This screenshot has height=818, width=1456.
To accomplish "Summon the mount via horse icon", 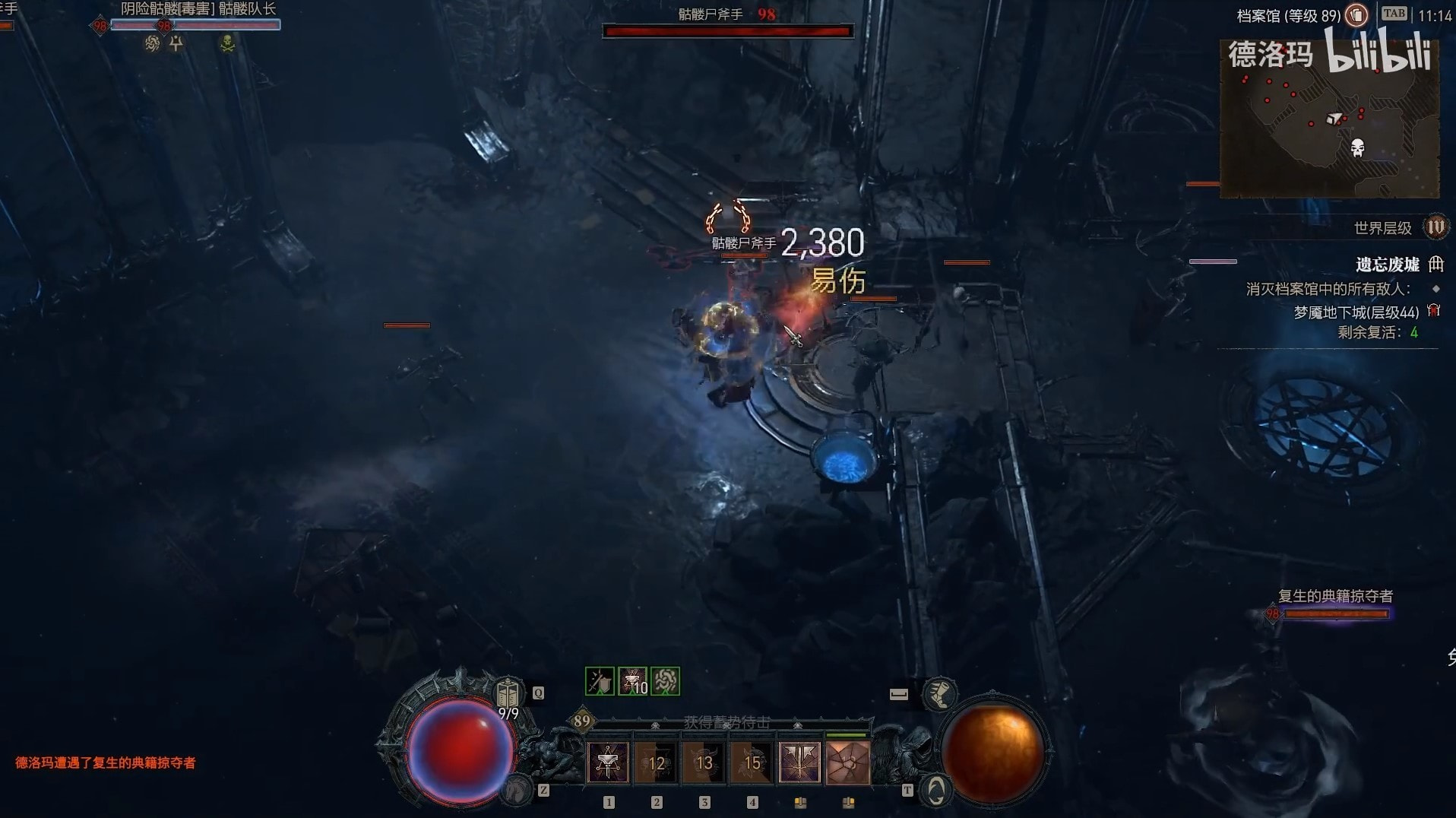I will 517,791.
